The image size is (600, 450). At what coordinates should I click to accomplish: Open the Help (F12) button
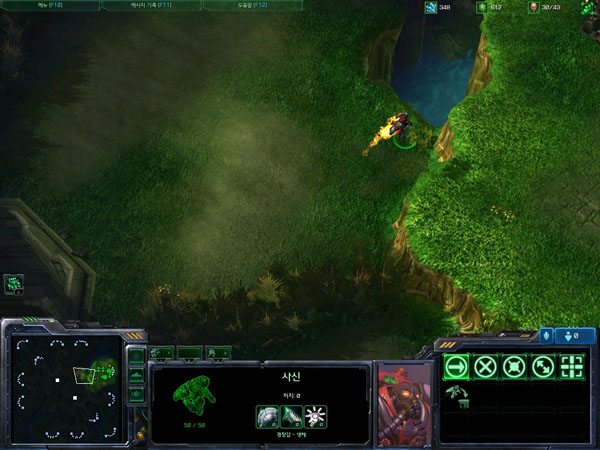[253, 6]
